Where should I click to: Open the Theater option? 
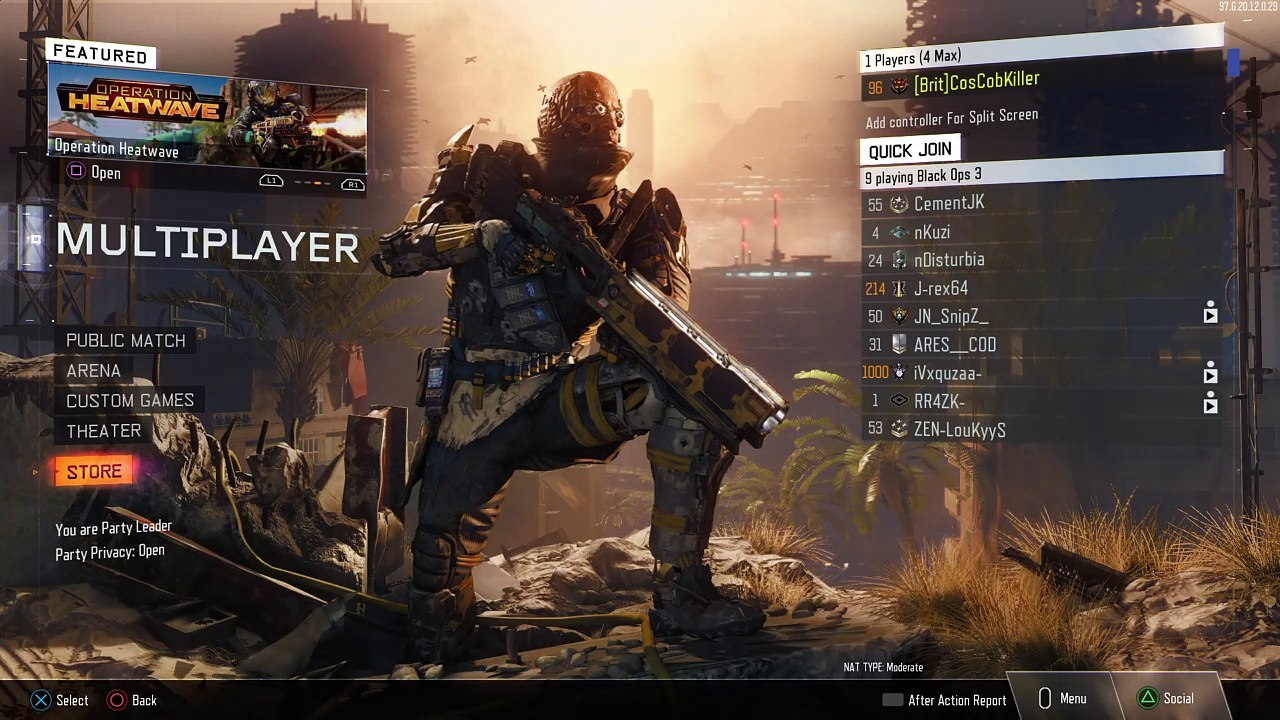[x=103, y=431]
